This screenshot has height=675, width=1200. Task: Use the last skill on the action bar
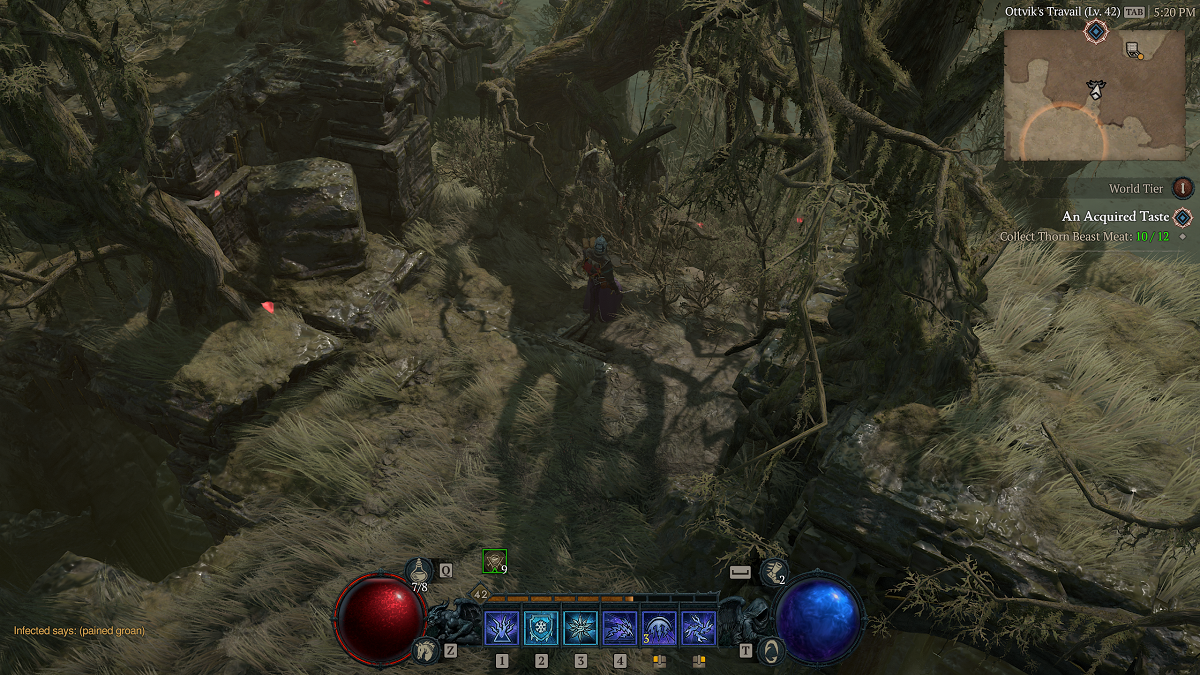pyautogui.click(x=698, y=628)
